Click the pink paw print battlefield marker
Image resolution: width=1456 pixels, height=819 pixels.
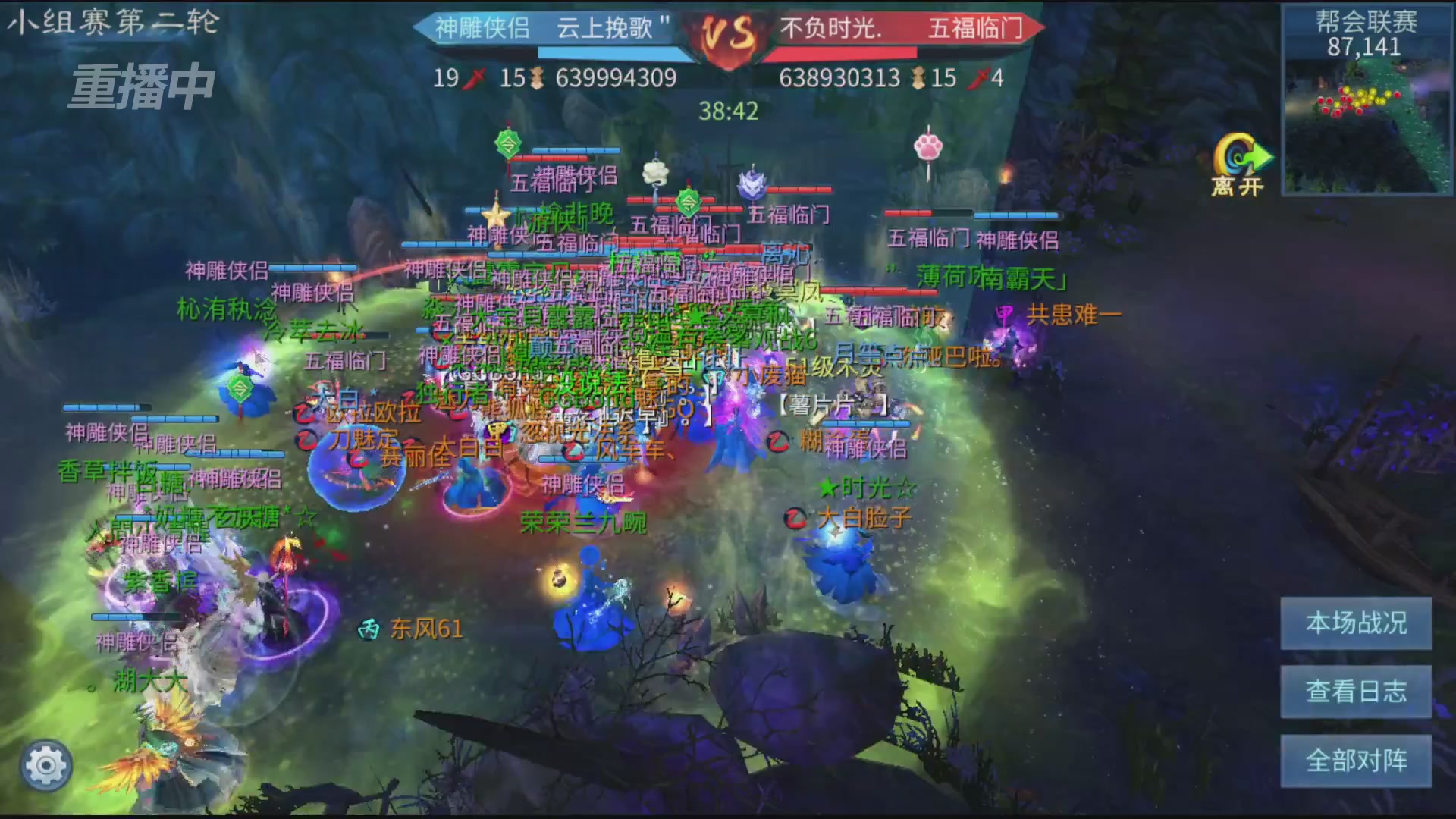[928, 149]
